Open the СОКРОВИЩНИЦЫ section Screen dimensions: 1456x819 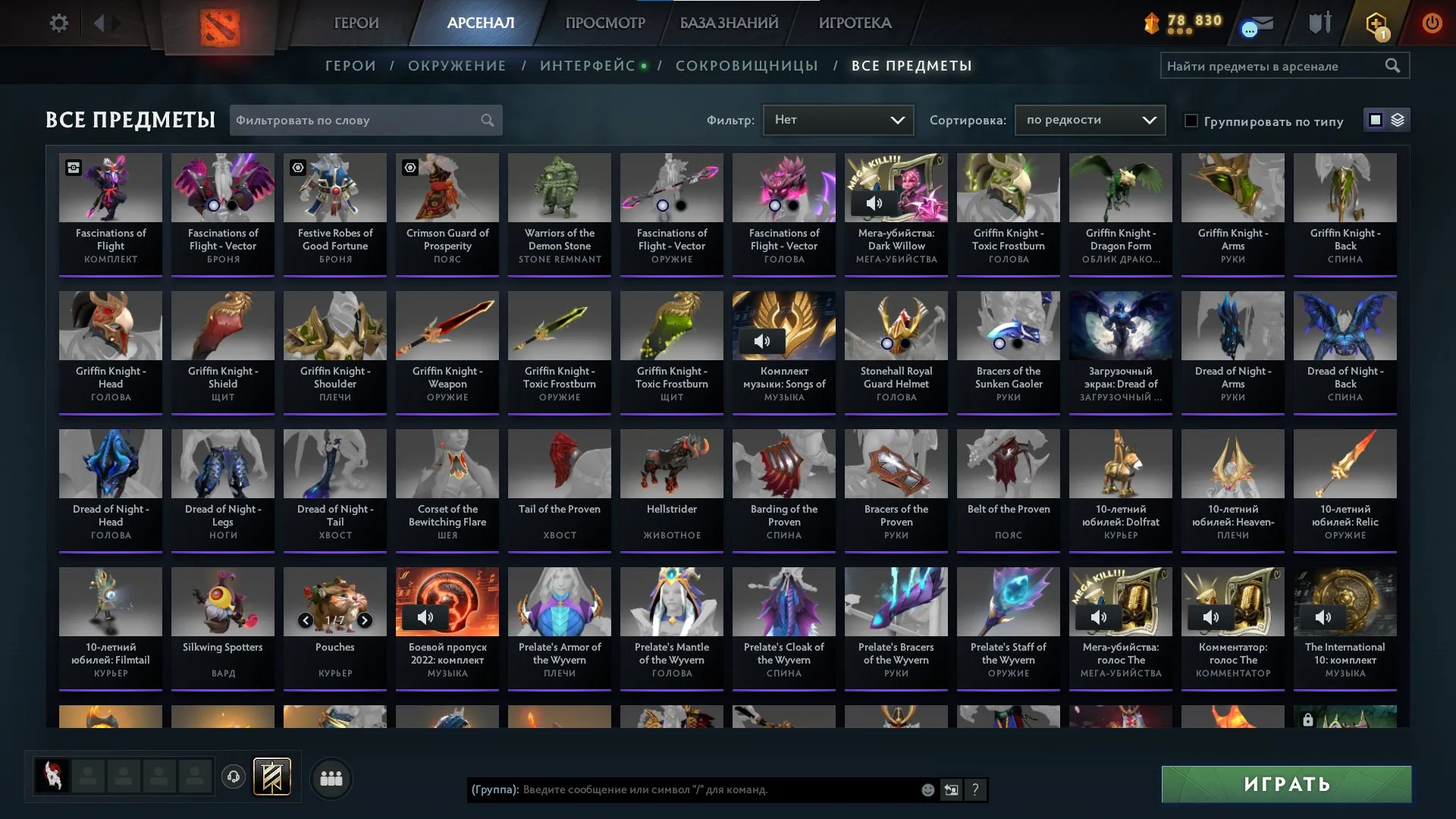coord(746,66)
